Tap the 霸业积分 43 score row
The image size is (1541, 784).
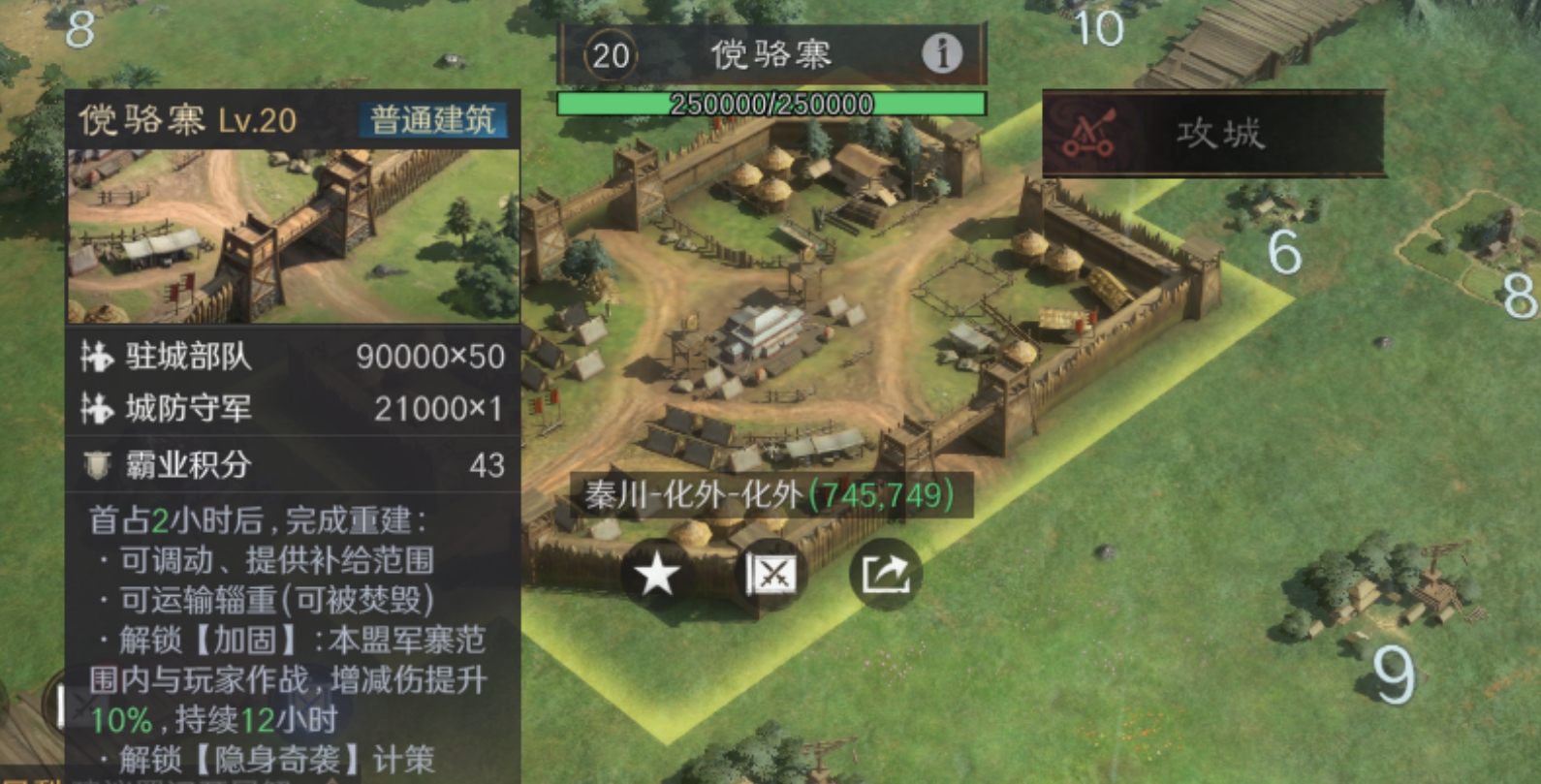coord(291,465)
